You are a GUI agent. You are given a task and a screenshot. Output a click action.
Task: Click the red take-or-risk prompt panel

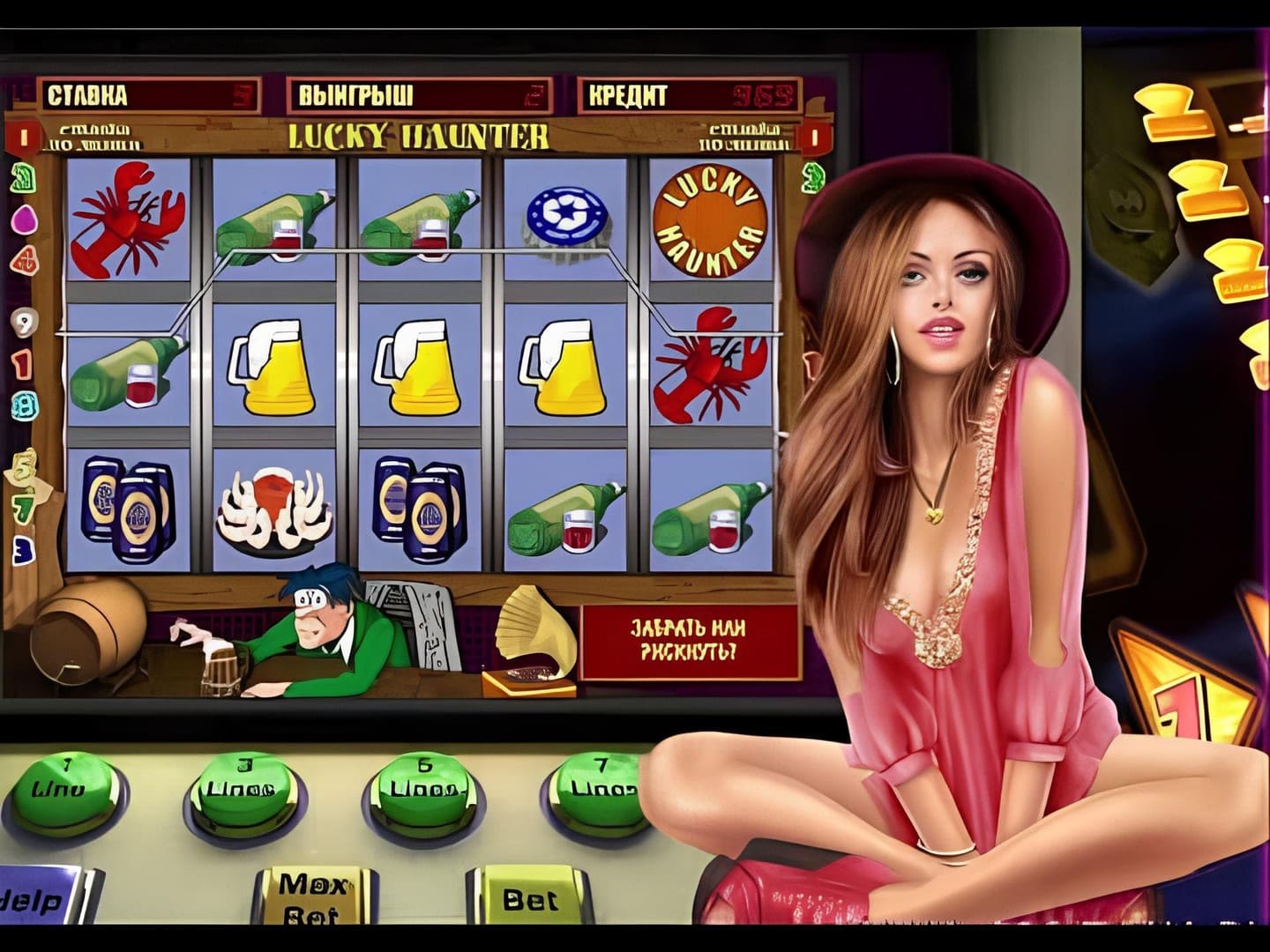(x=689, y=641)
